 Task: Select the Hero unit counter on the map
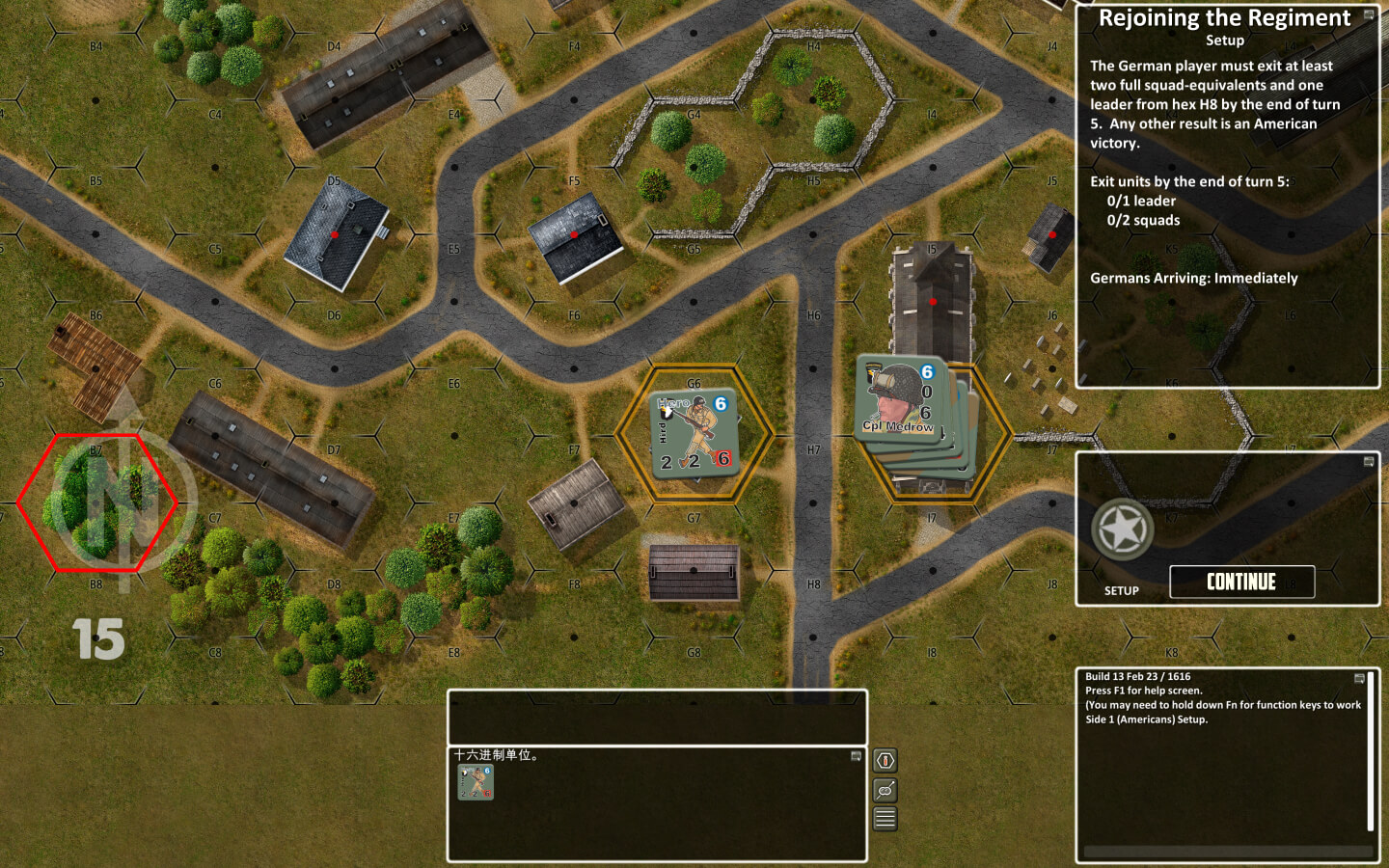(x=694, y=432)
